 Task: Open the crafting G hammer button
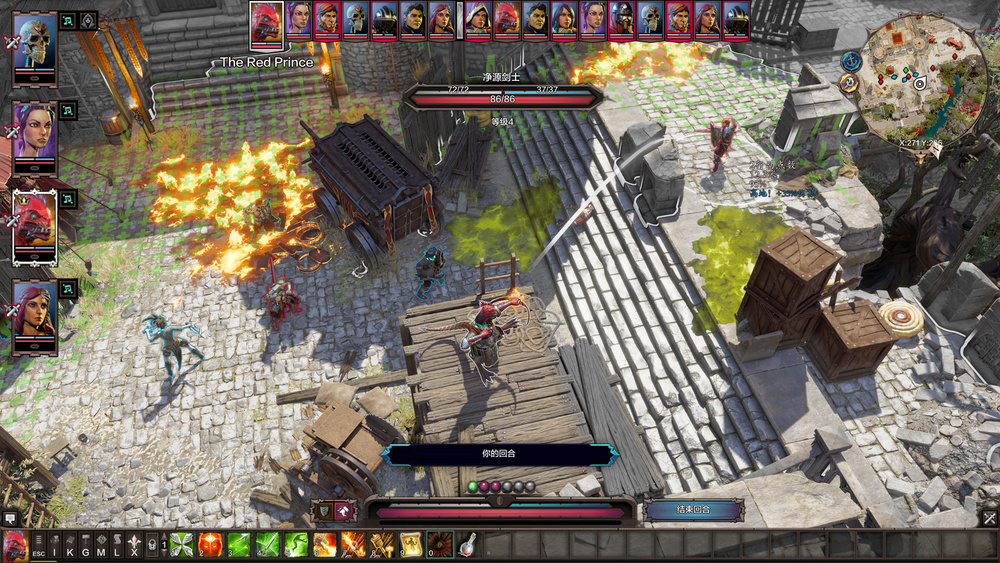pos(86,546)
